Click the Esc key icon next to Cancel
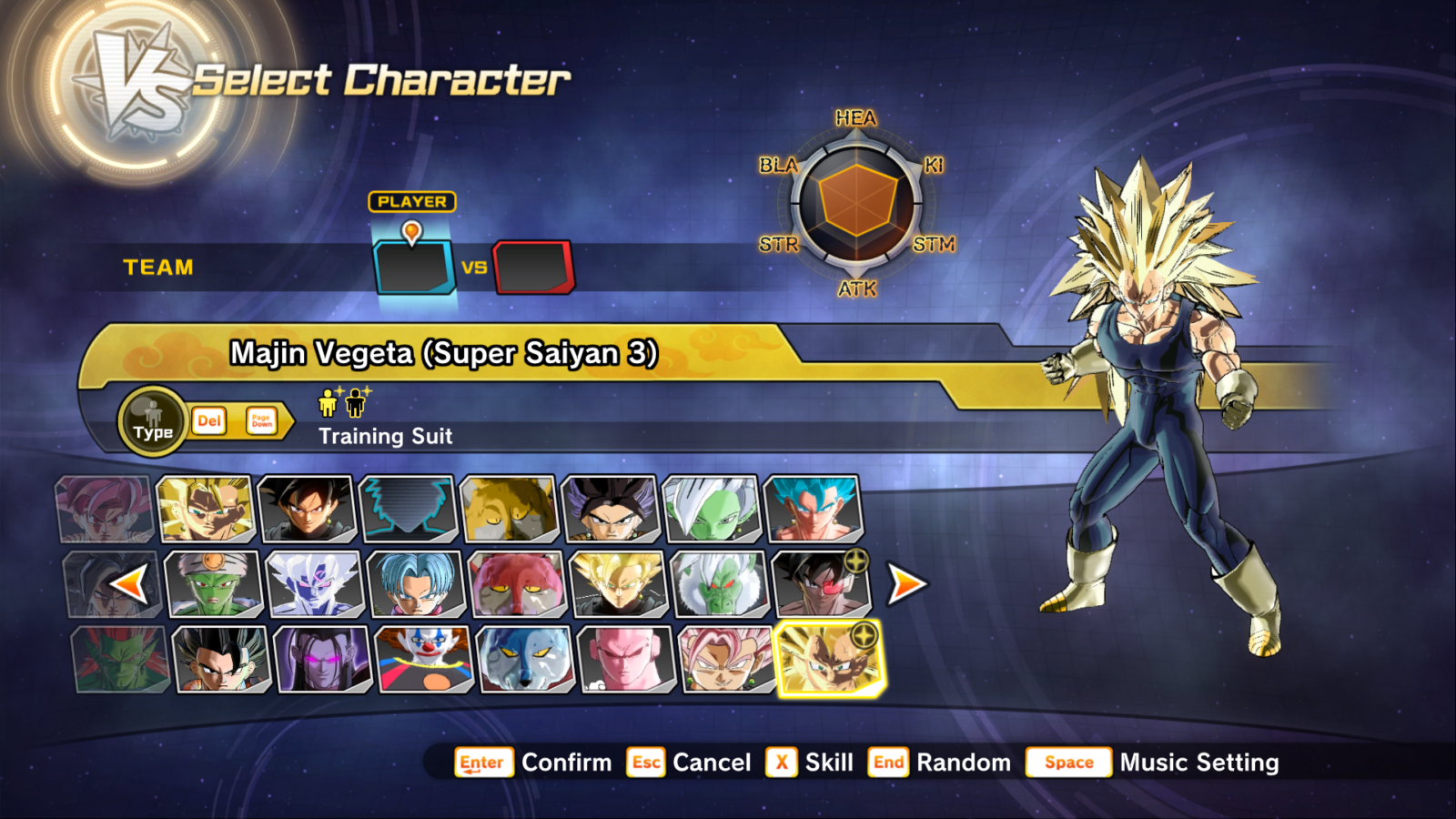The height and width of the screenshot is (819, 1456). point(648,763)
